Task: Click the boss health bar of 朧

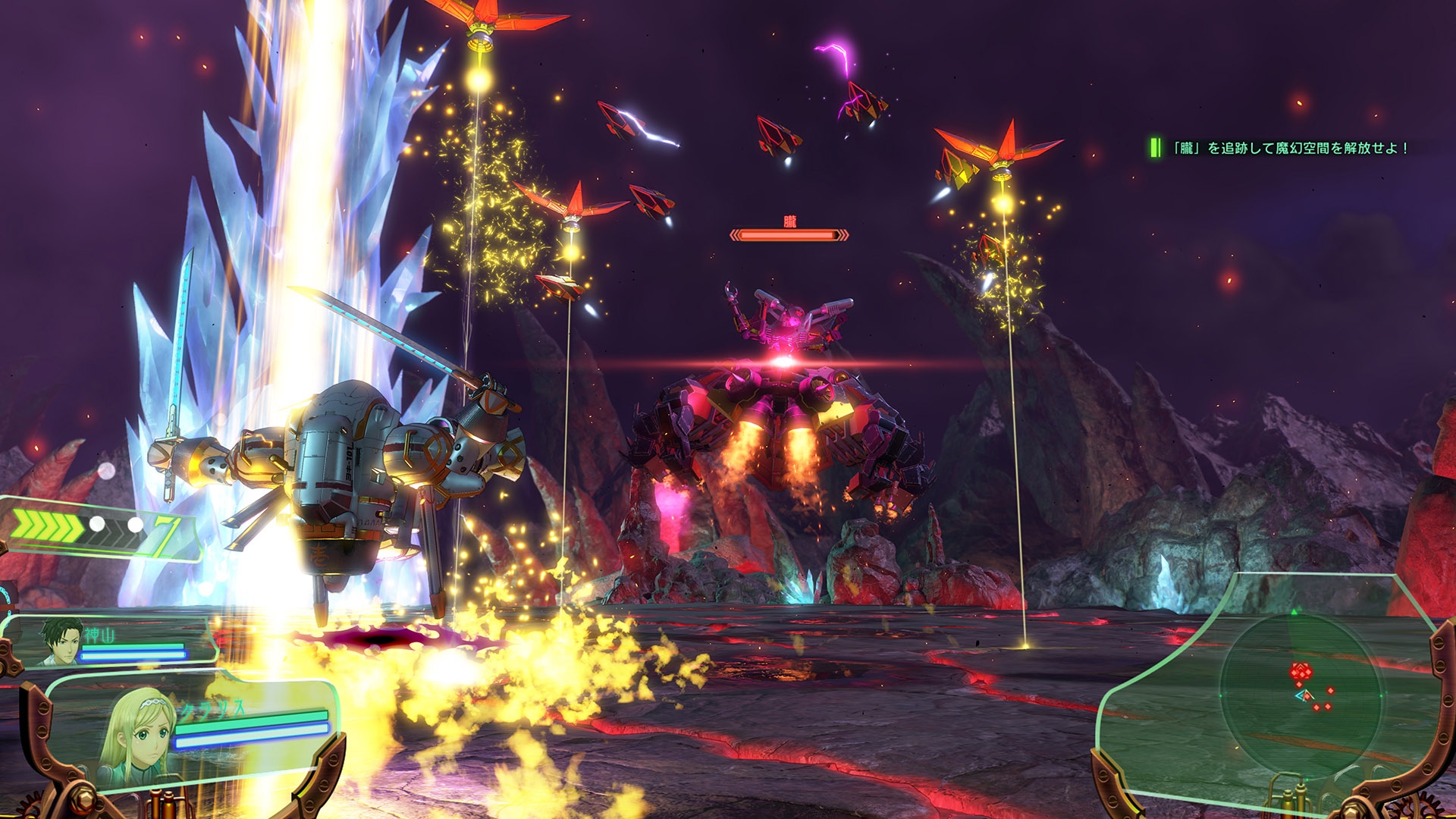Action: (789, 234)
